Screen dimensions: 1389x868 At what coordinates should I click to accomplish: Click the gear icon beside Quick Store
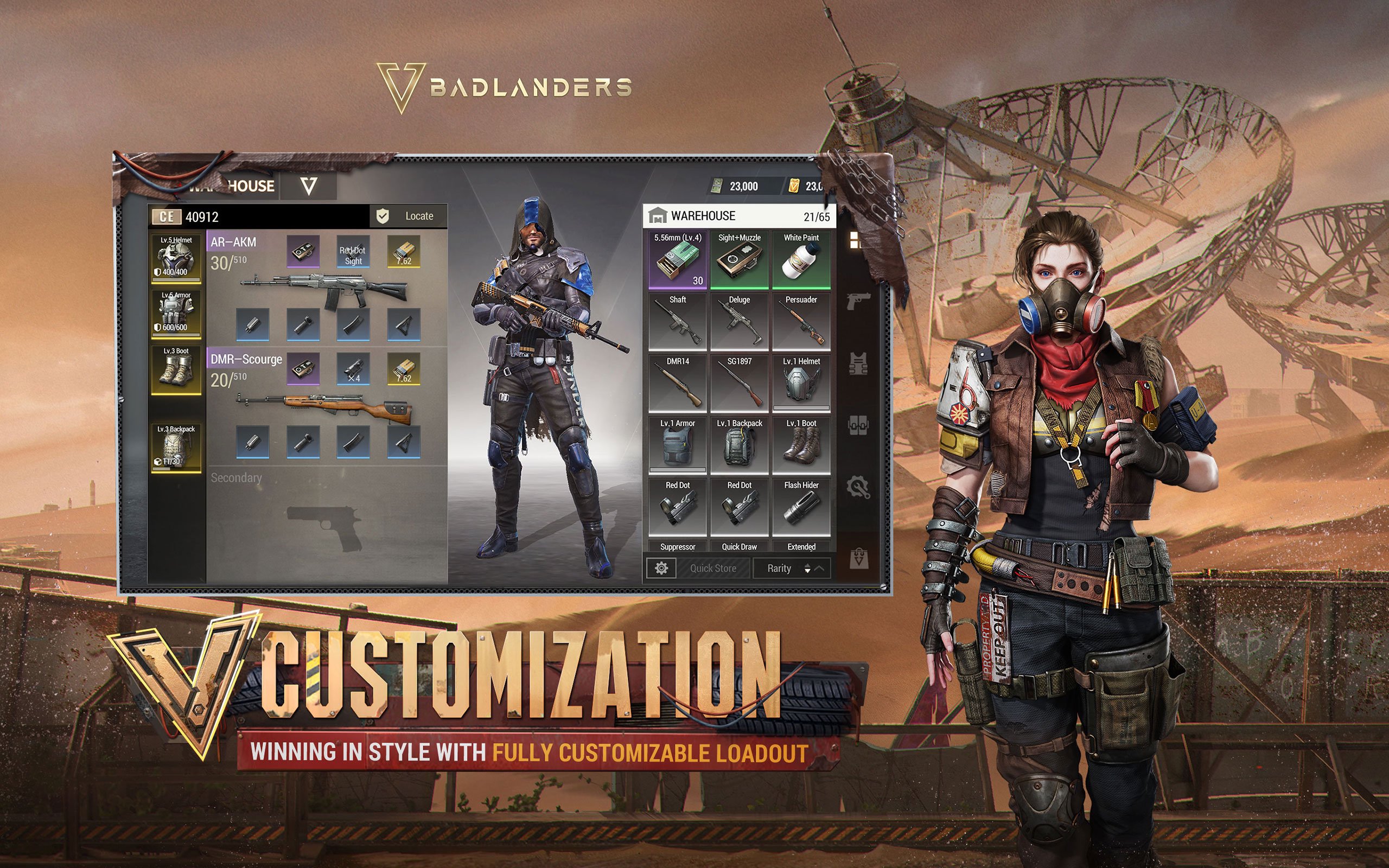661,568
